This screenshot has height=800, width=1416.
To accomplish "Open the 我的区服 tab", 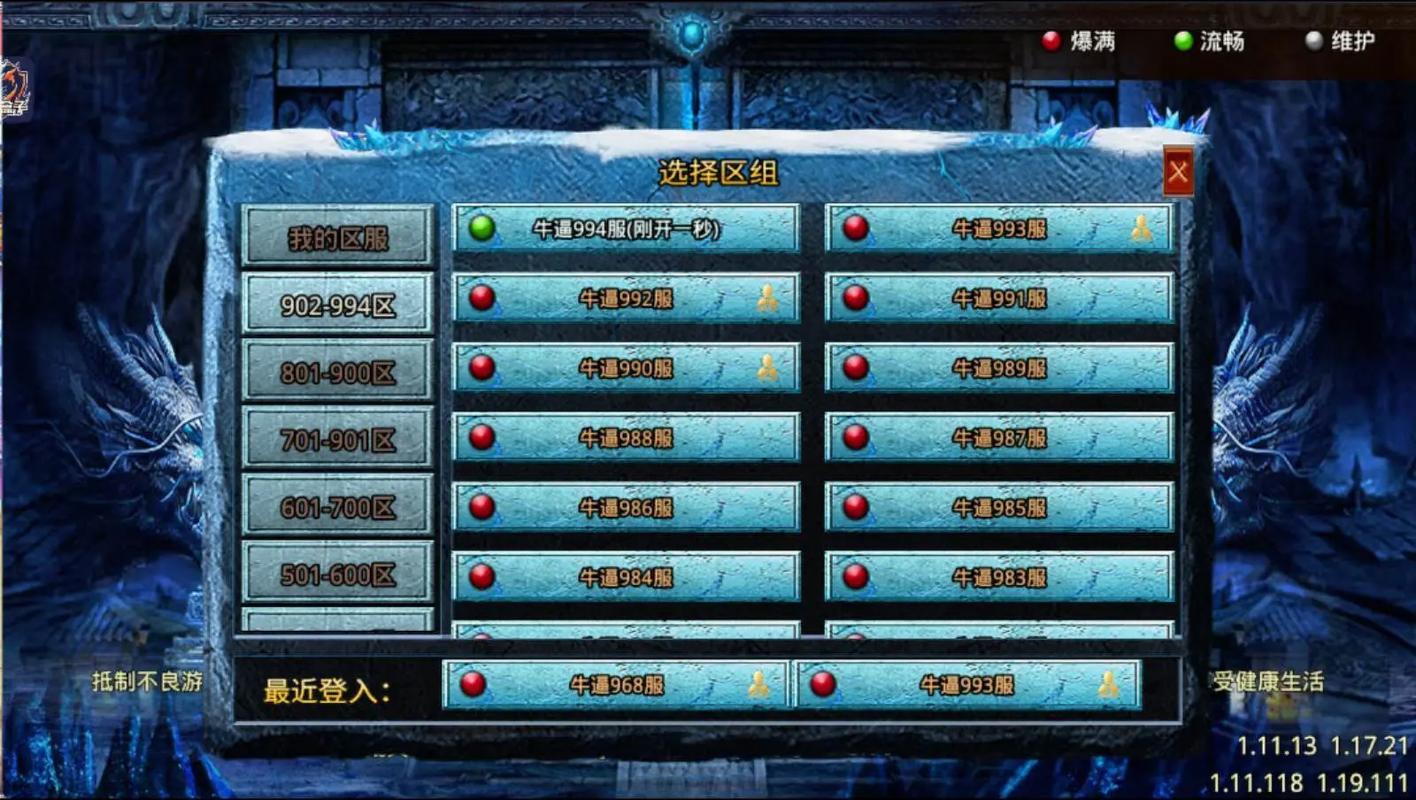I will point(338,237).
